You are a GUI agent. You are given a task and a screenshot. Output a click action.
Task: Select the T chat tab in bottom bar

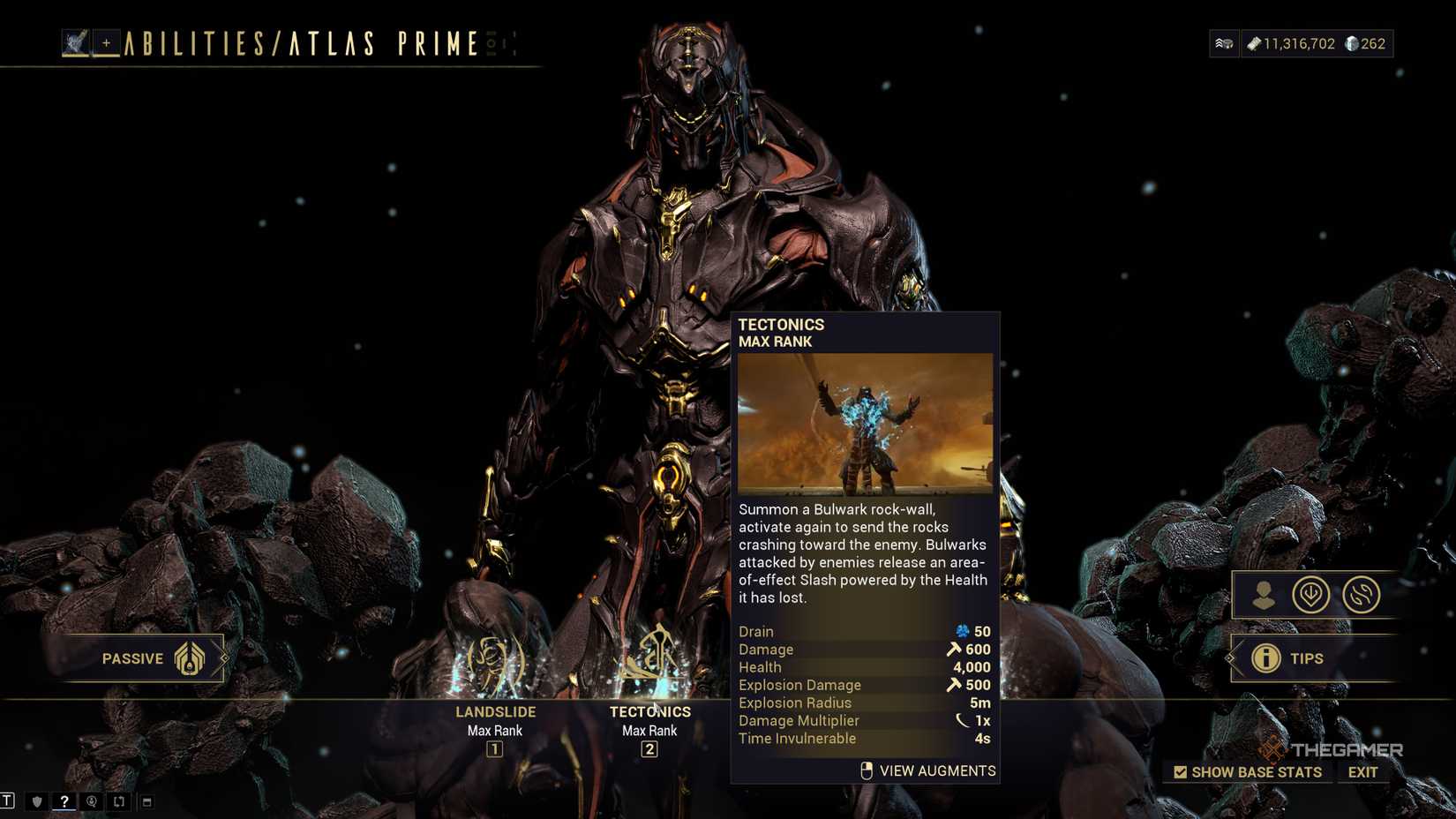7,801
